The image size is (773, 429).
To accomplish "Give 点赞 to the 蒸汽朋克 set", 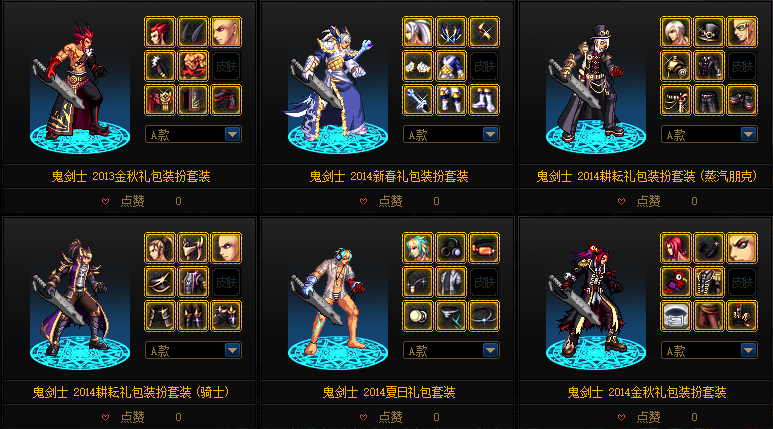I will pos(640,201).
